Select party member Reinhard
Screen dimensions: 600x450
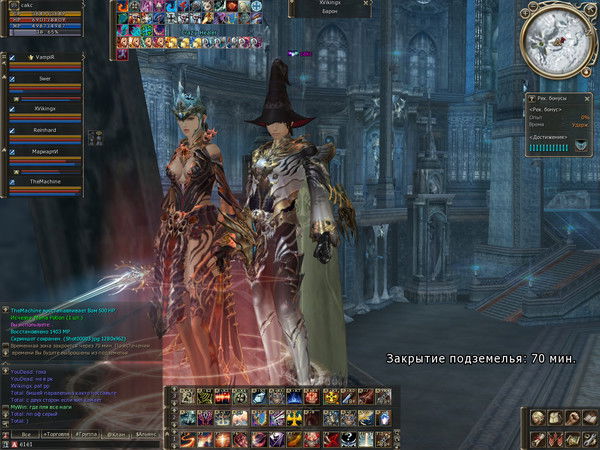(x=45, y=130)
